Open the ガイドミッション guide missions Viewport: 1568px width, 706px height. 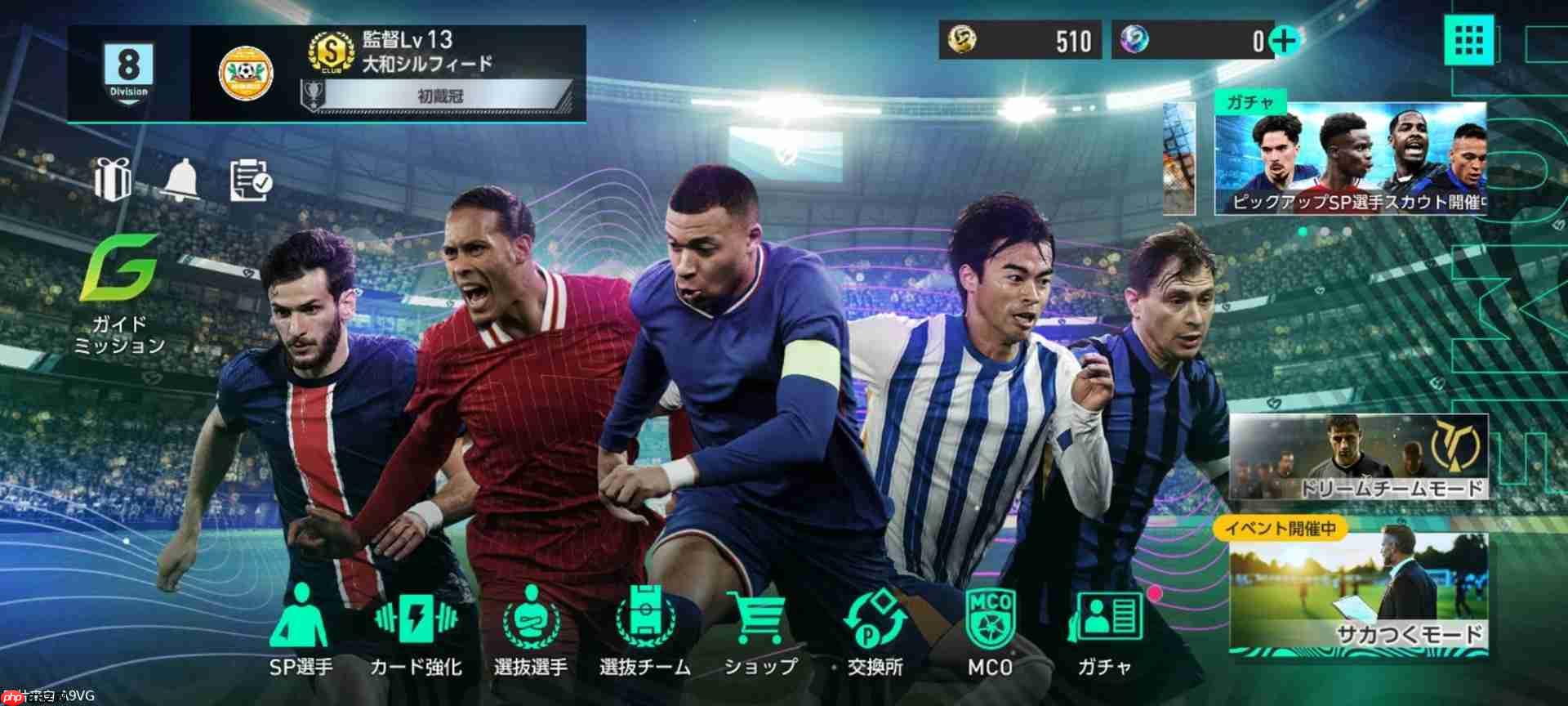pos(120,295)
